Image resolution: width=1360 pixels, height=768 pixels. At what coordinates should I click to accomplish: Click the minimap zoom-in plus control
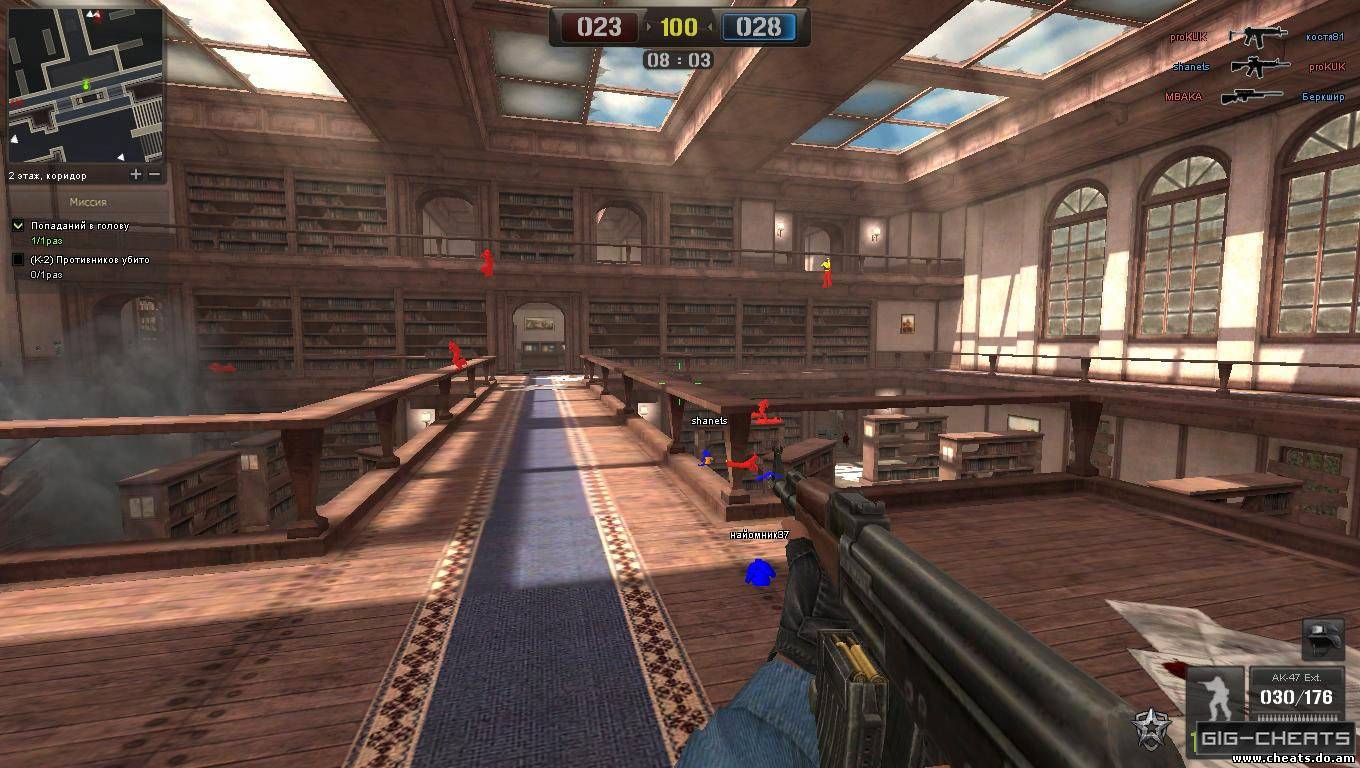135,173
